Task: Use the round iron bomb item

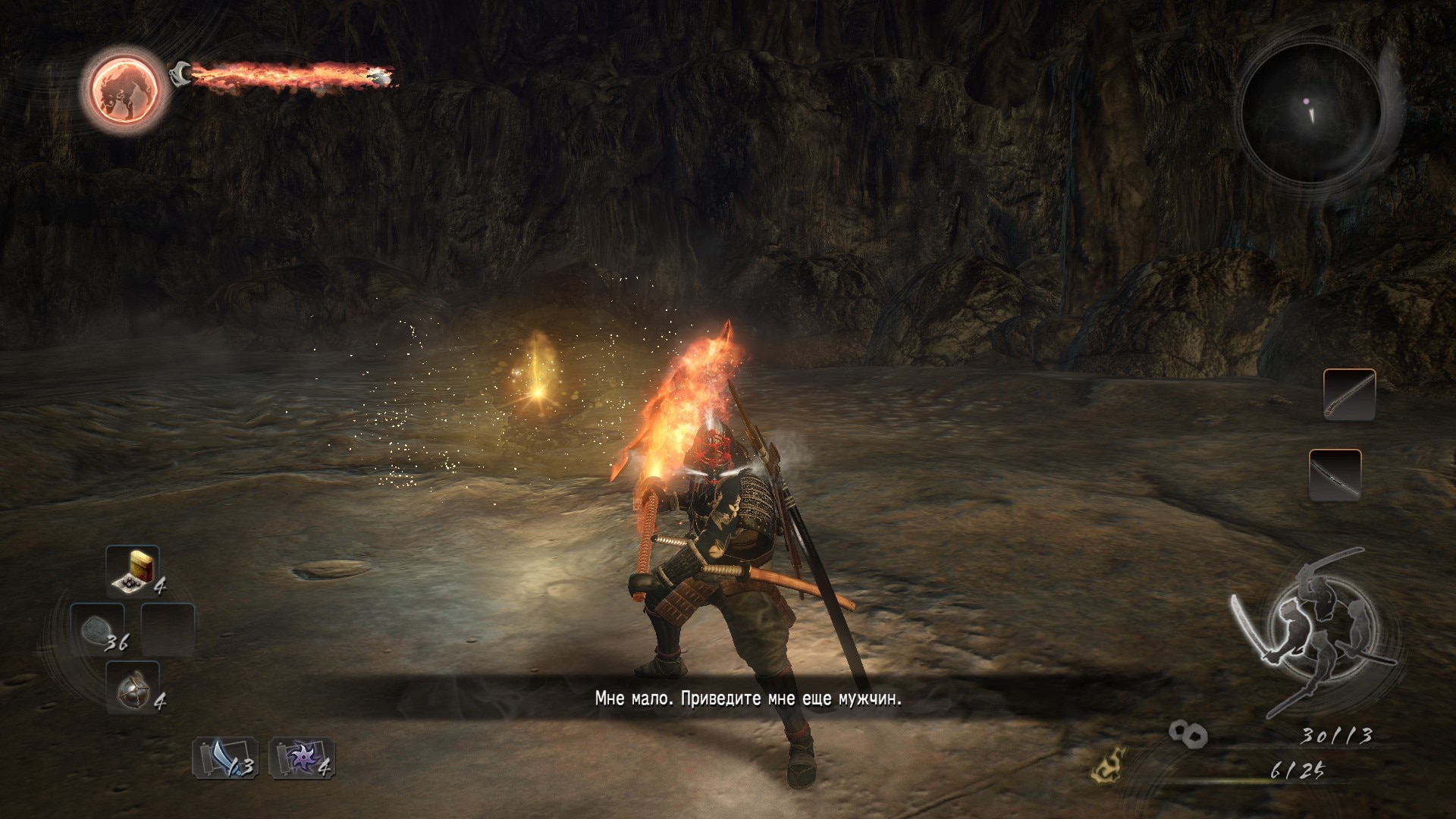Action: pos(132,687)
